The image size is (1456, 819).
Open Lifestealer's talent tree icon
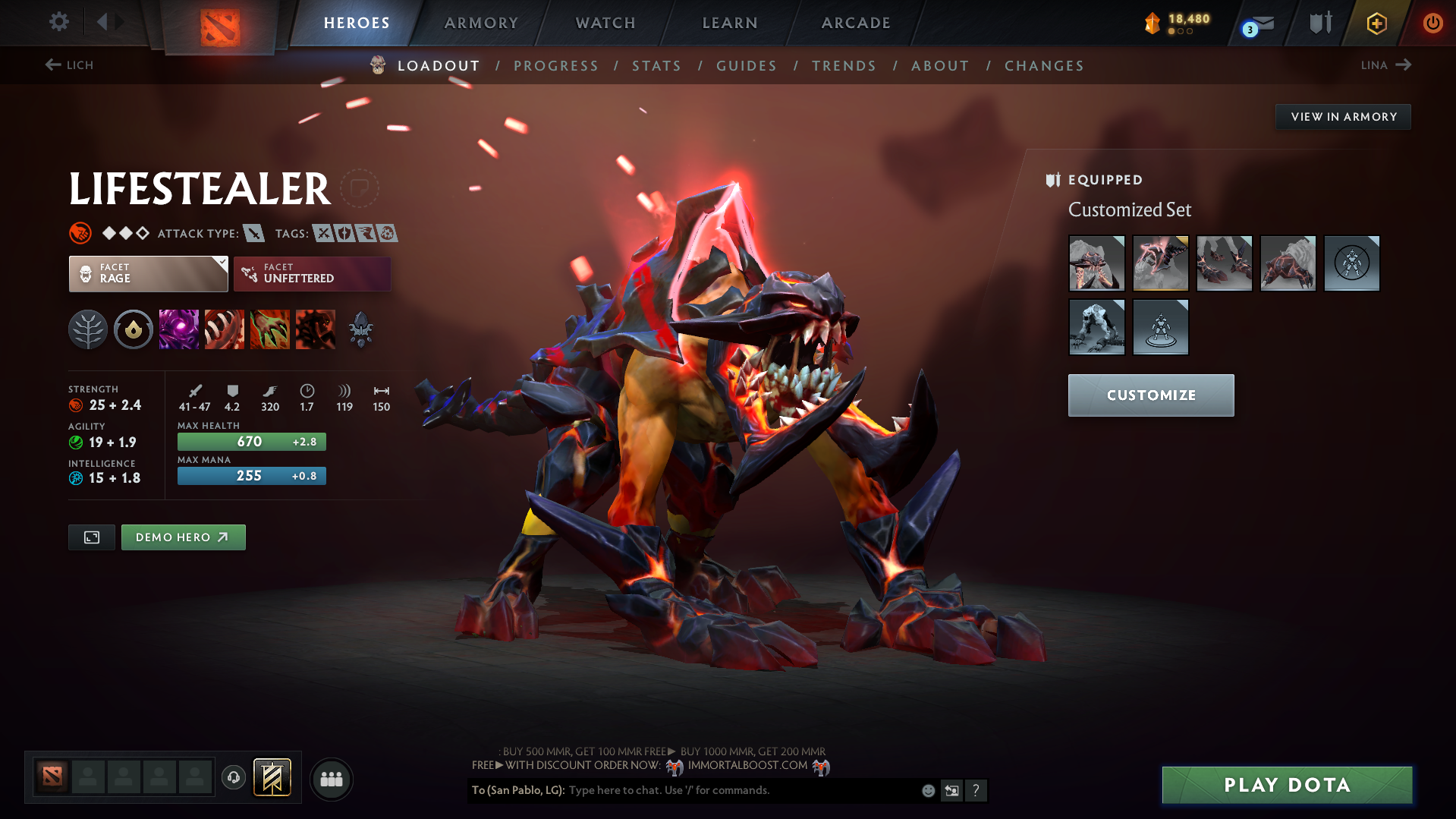tap(88, 329)
